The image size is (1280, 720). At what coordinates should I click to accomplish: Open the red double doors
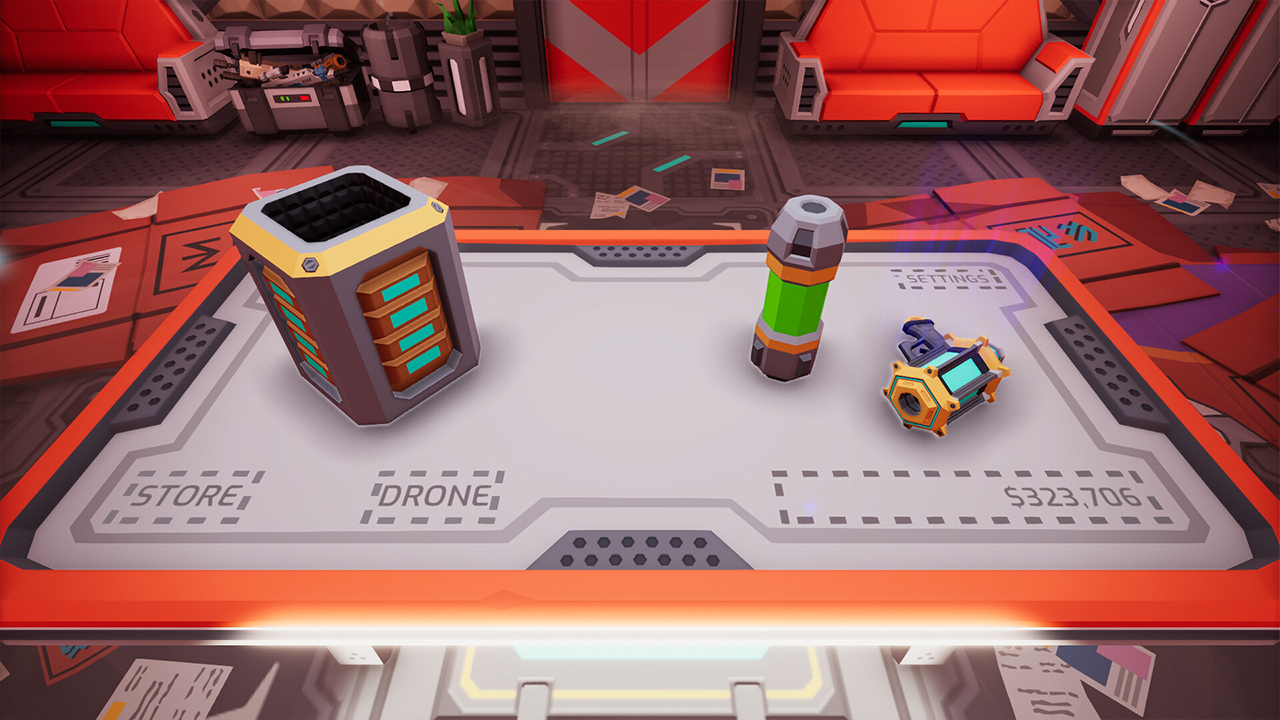click(640, 60)
